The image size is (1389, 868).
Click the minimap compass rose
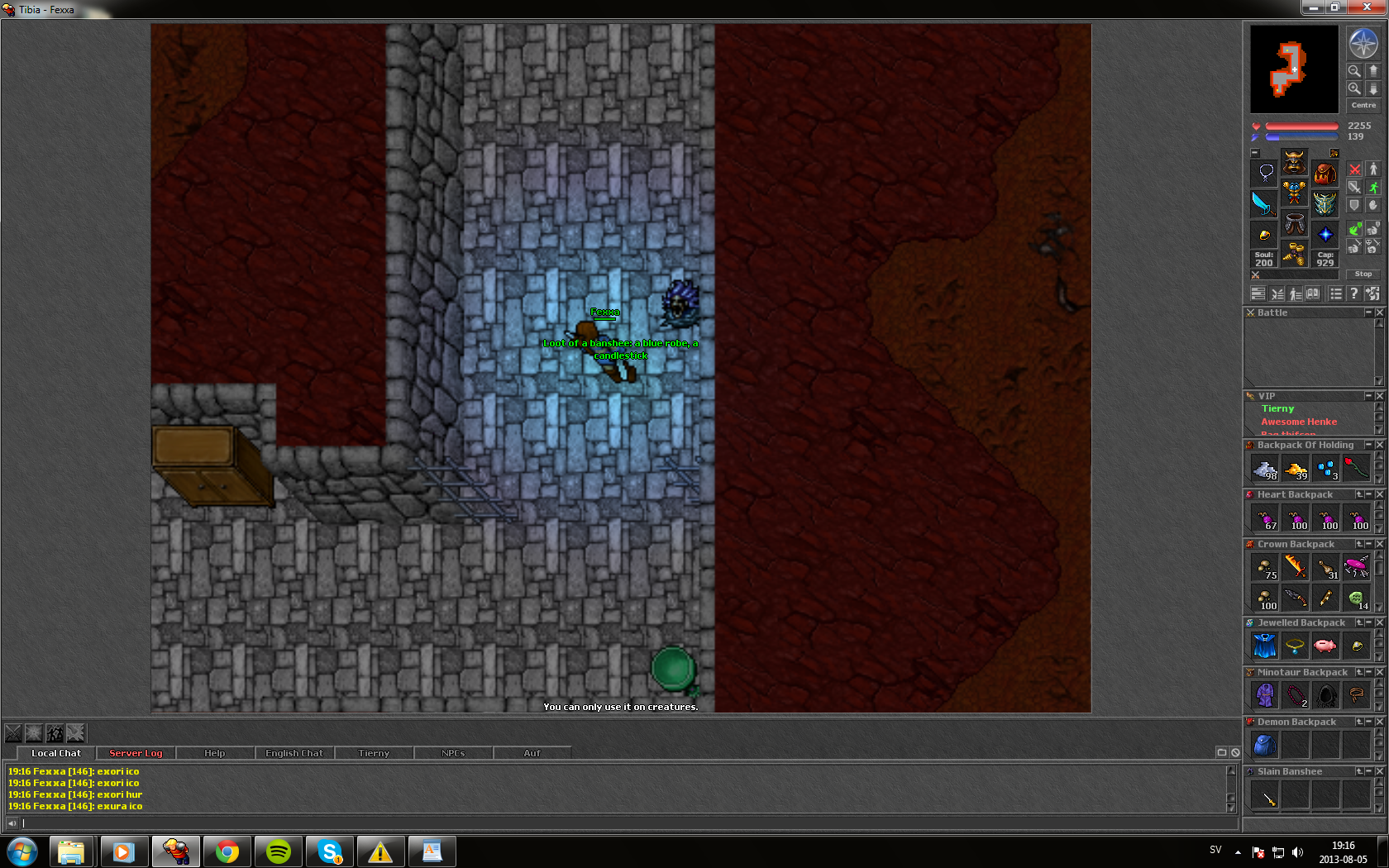(1363, 43)
